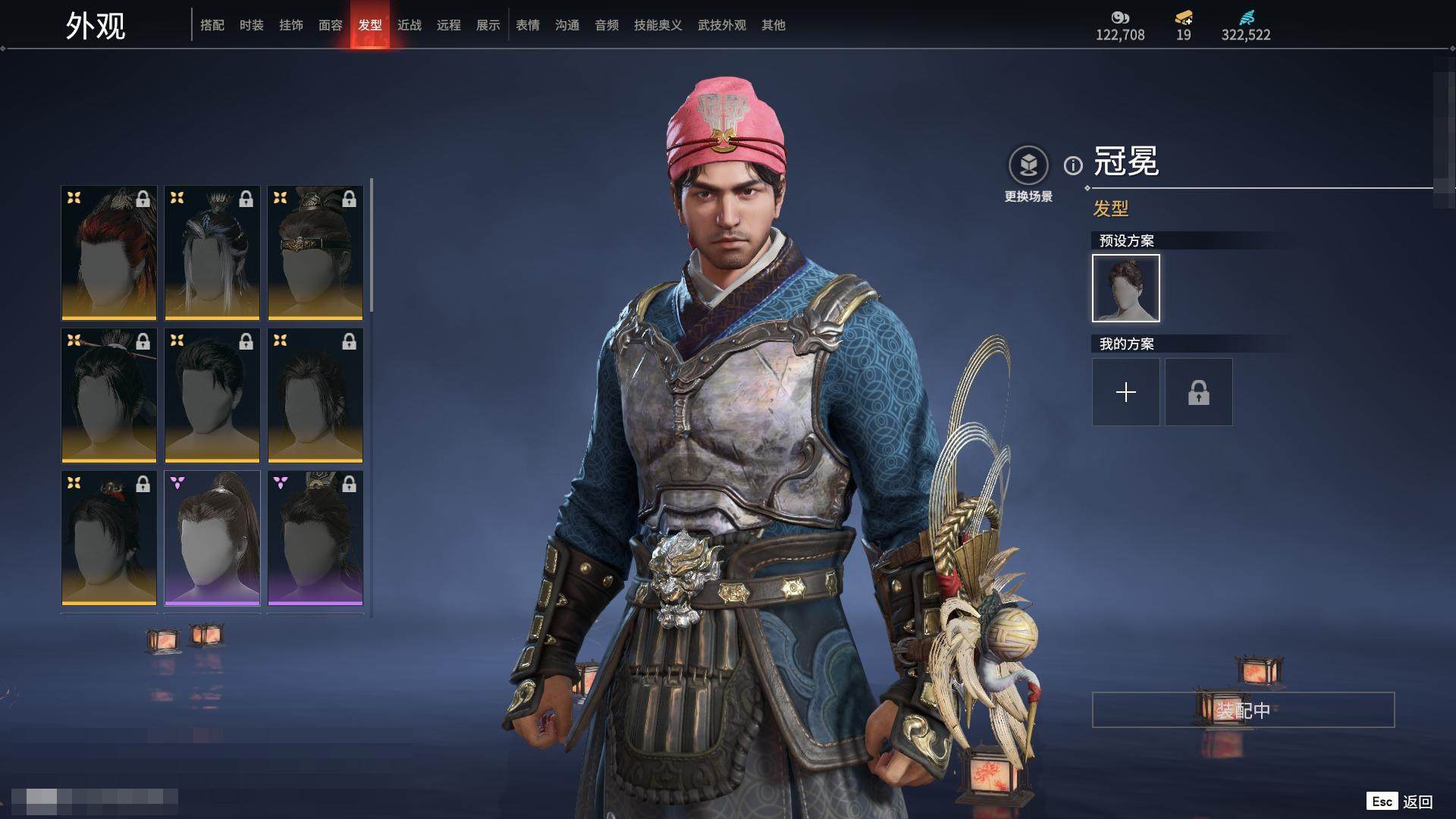Switch to the 搭配 tab
Screen dimensions: 1456x819
(212, 25)
